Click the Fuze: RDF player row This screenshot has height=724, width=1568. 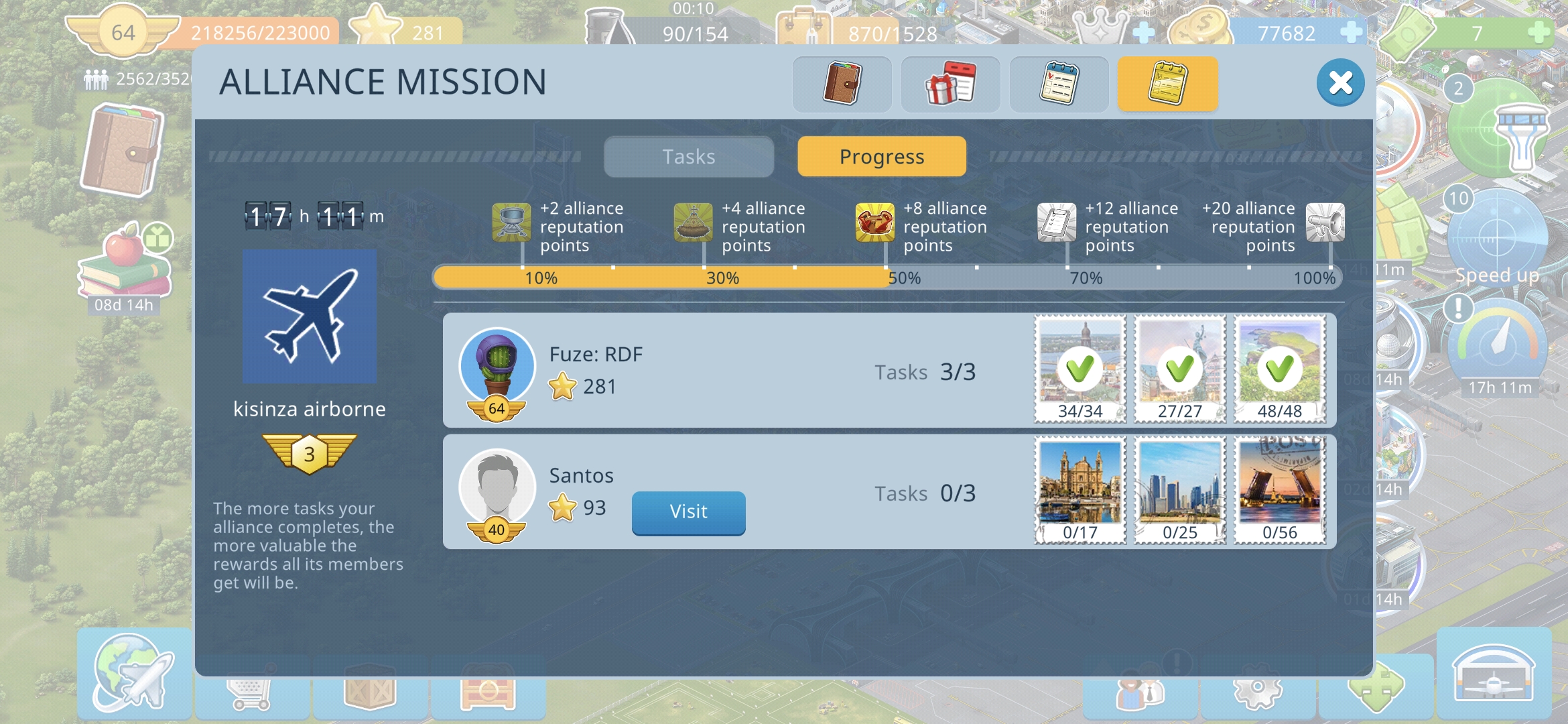tap(737, 370)
